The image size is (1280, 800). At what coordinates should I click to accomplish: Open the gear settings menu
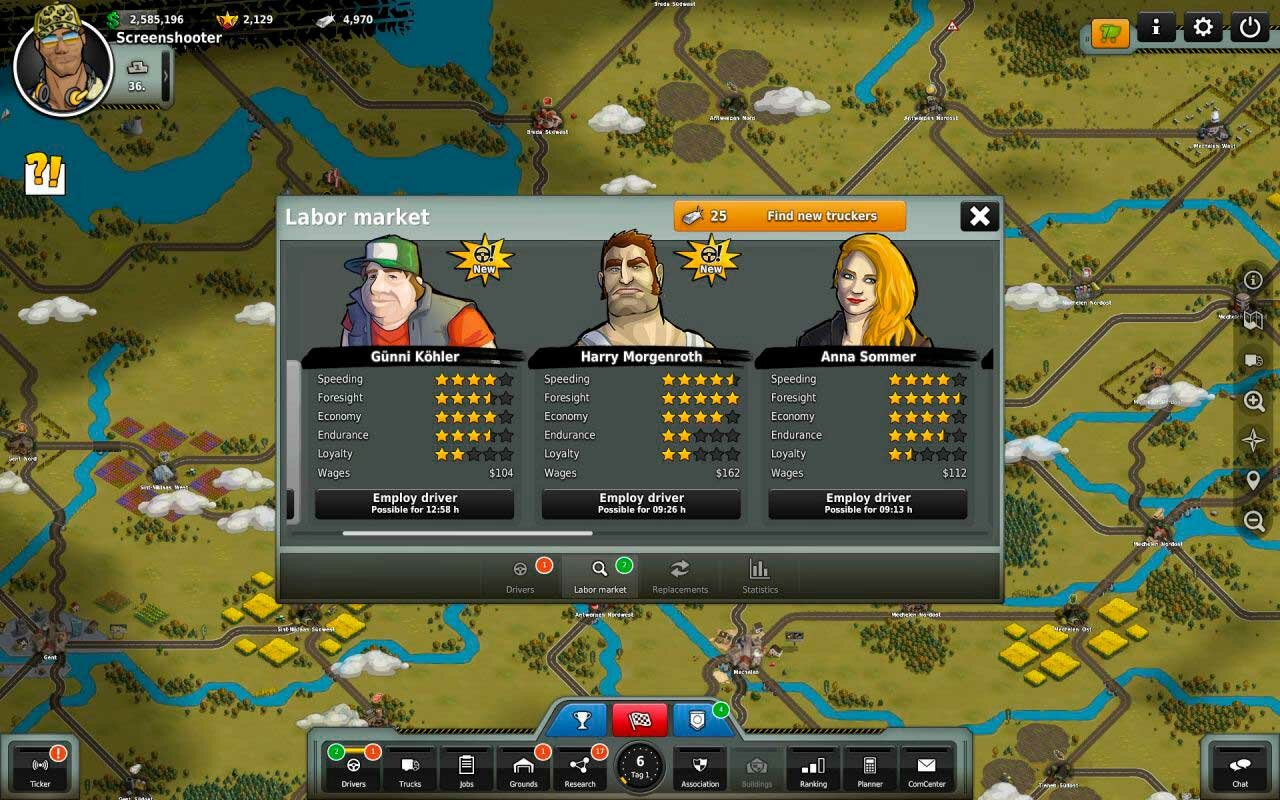[1203, 27]
